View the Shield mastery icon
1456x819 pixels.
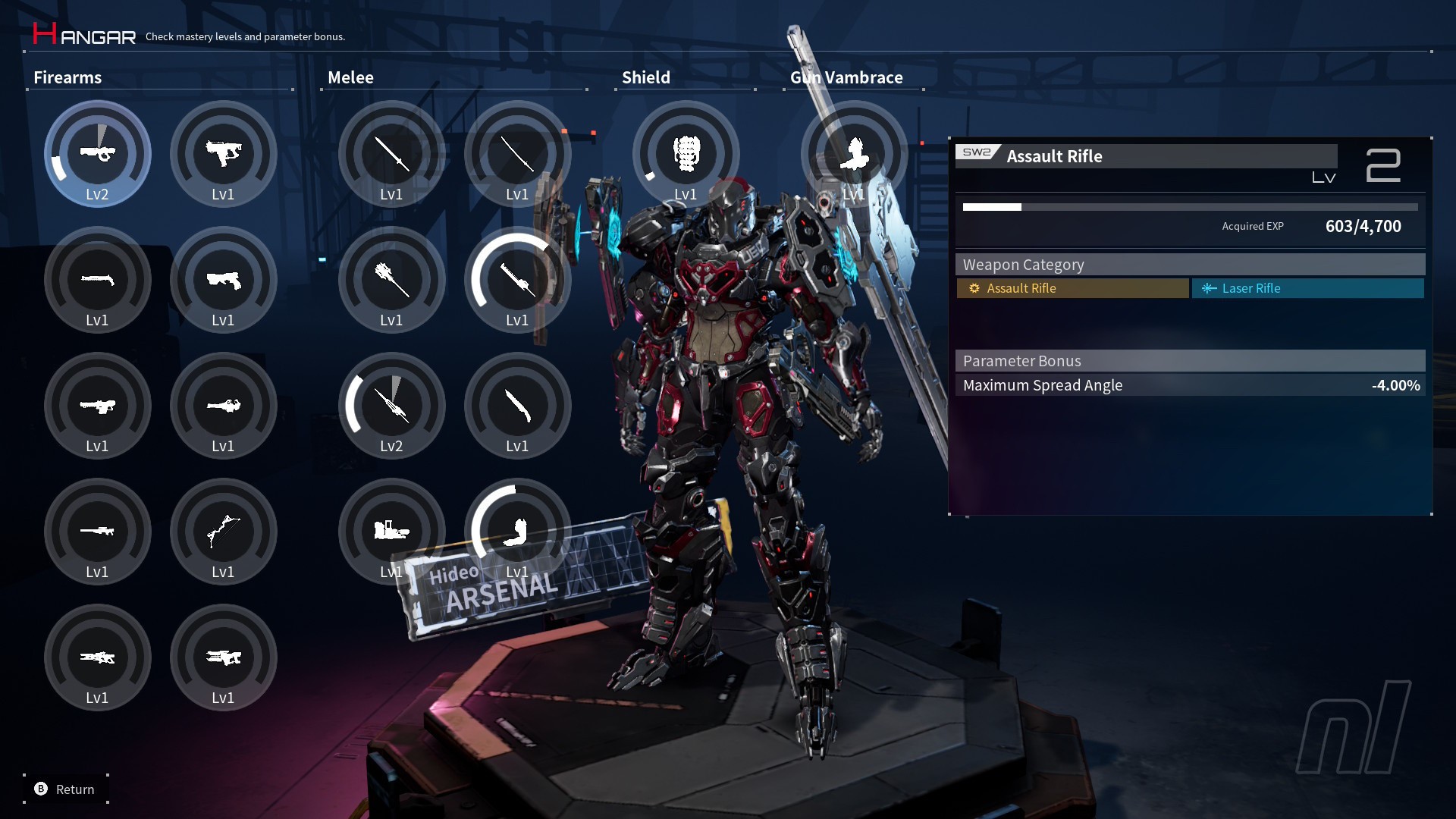click(686, 154)
